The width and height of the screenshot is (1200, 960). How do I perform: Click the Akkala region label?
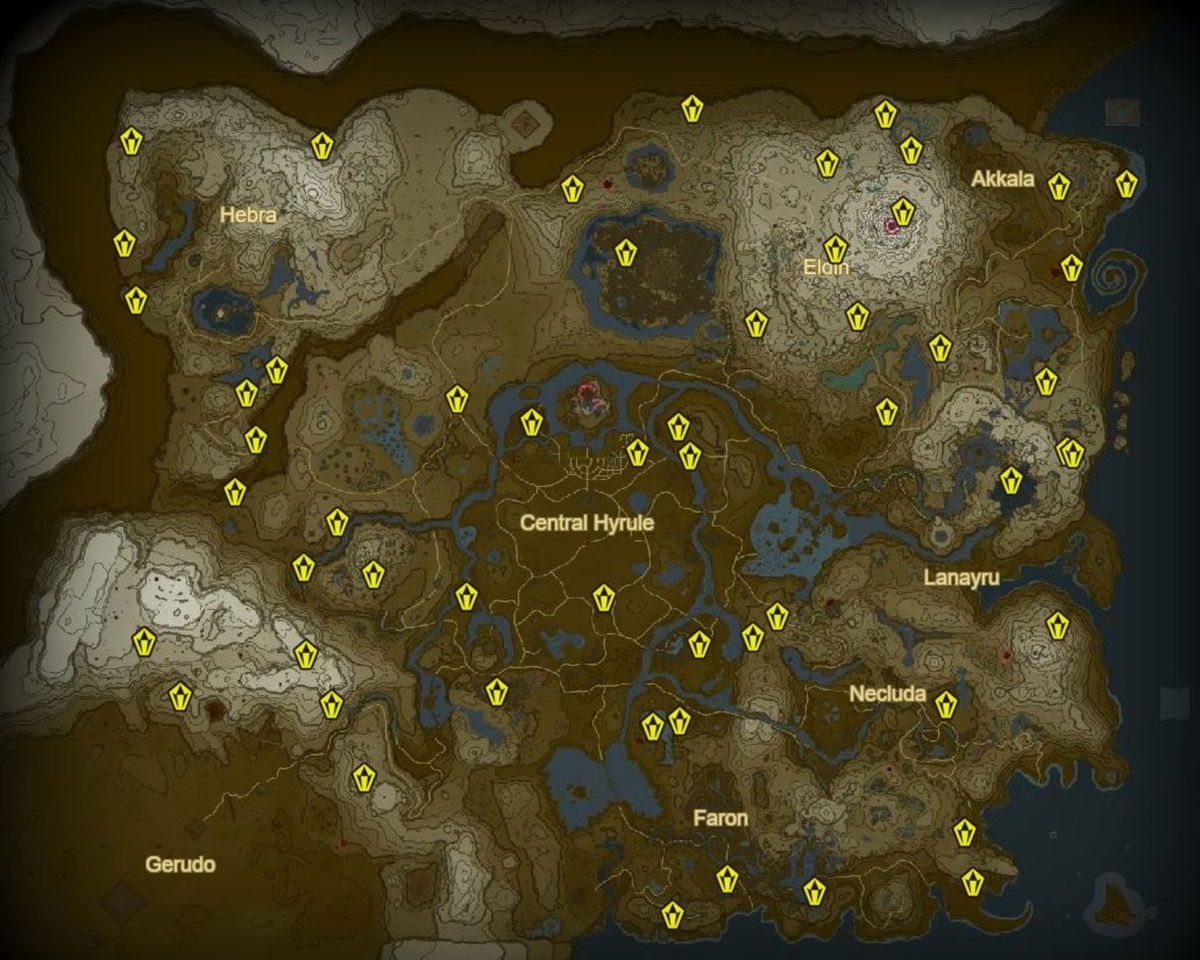click(x=1002, y=179)
